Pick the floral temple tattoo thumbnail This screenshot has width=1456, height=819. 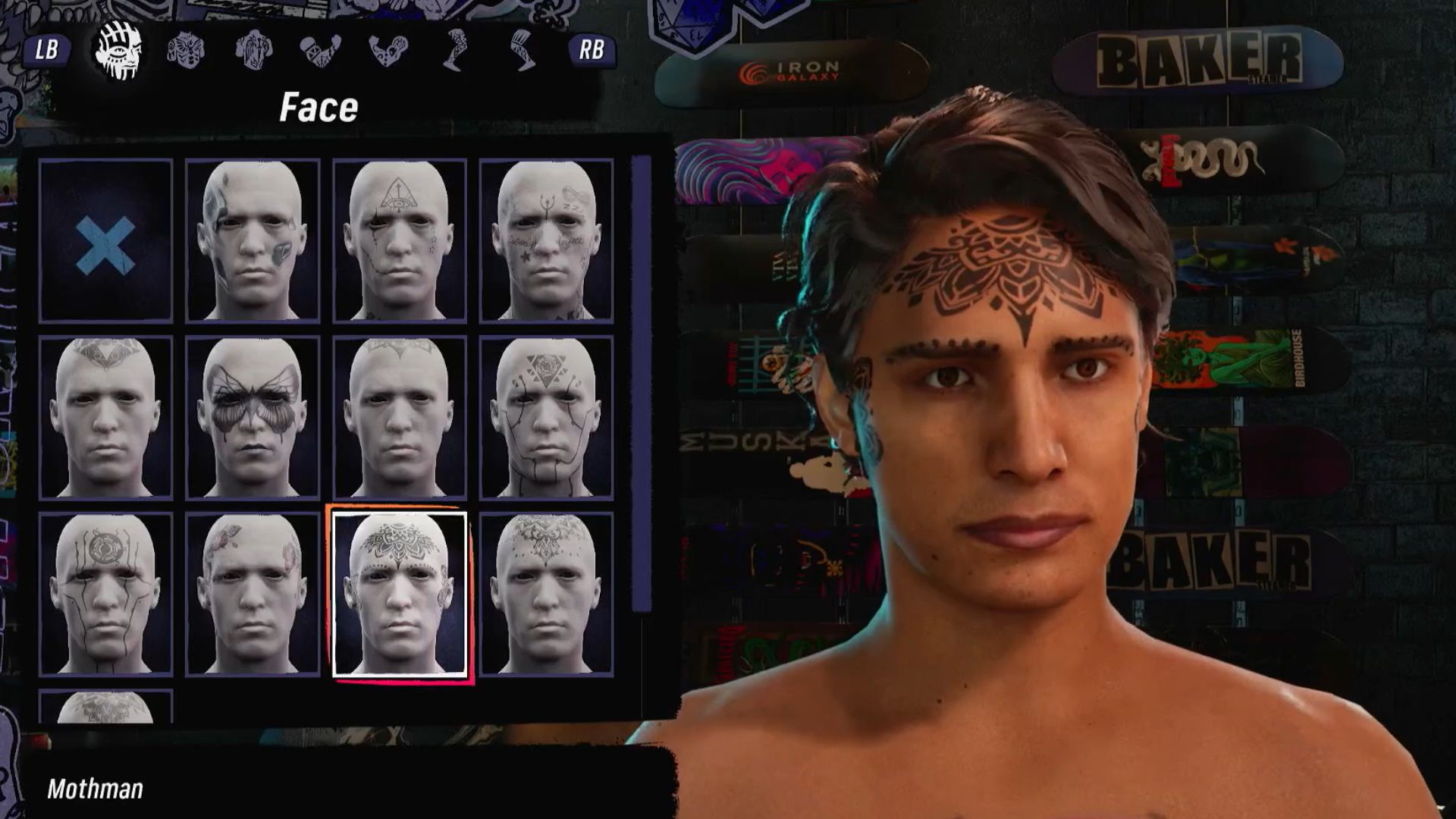tap(253, 593)
